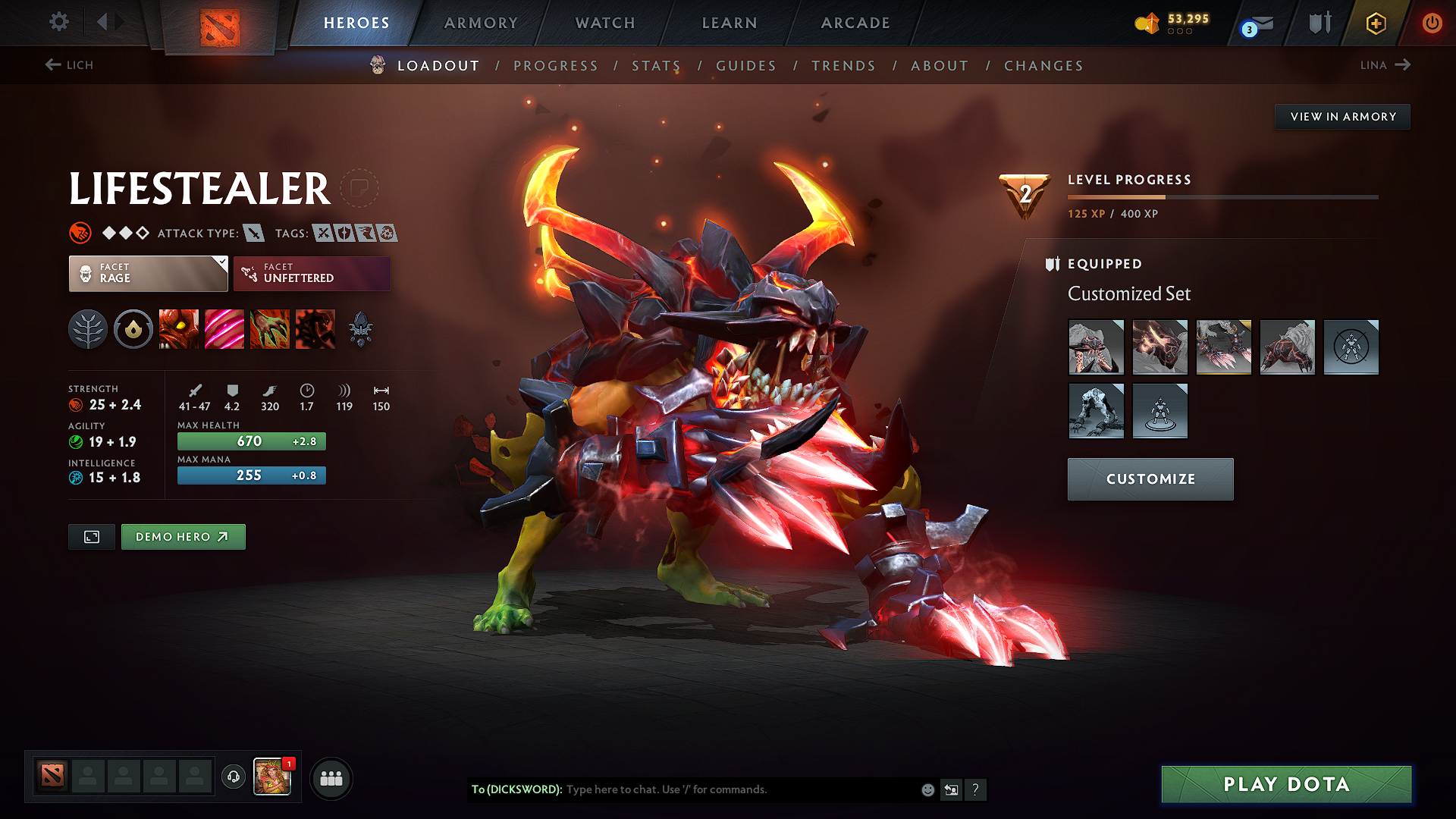This screenshot has width=1456, height=819.
Task: Open the innate blood drop ability icon
Action: (133, 328)
